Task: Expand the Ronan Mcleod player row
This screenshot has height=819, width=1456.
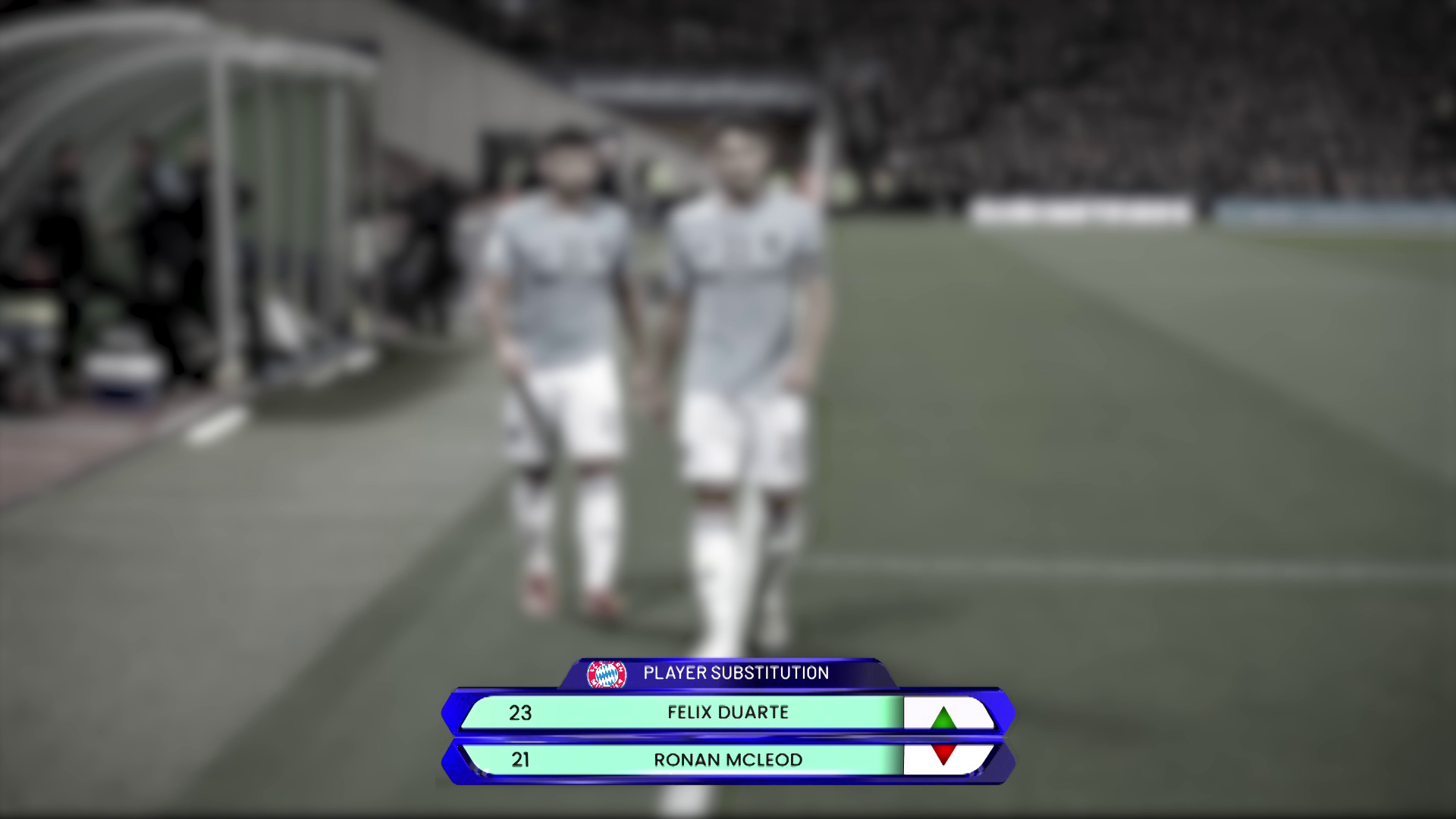Action: pyautogui.click(x=728, y=760)
